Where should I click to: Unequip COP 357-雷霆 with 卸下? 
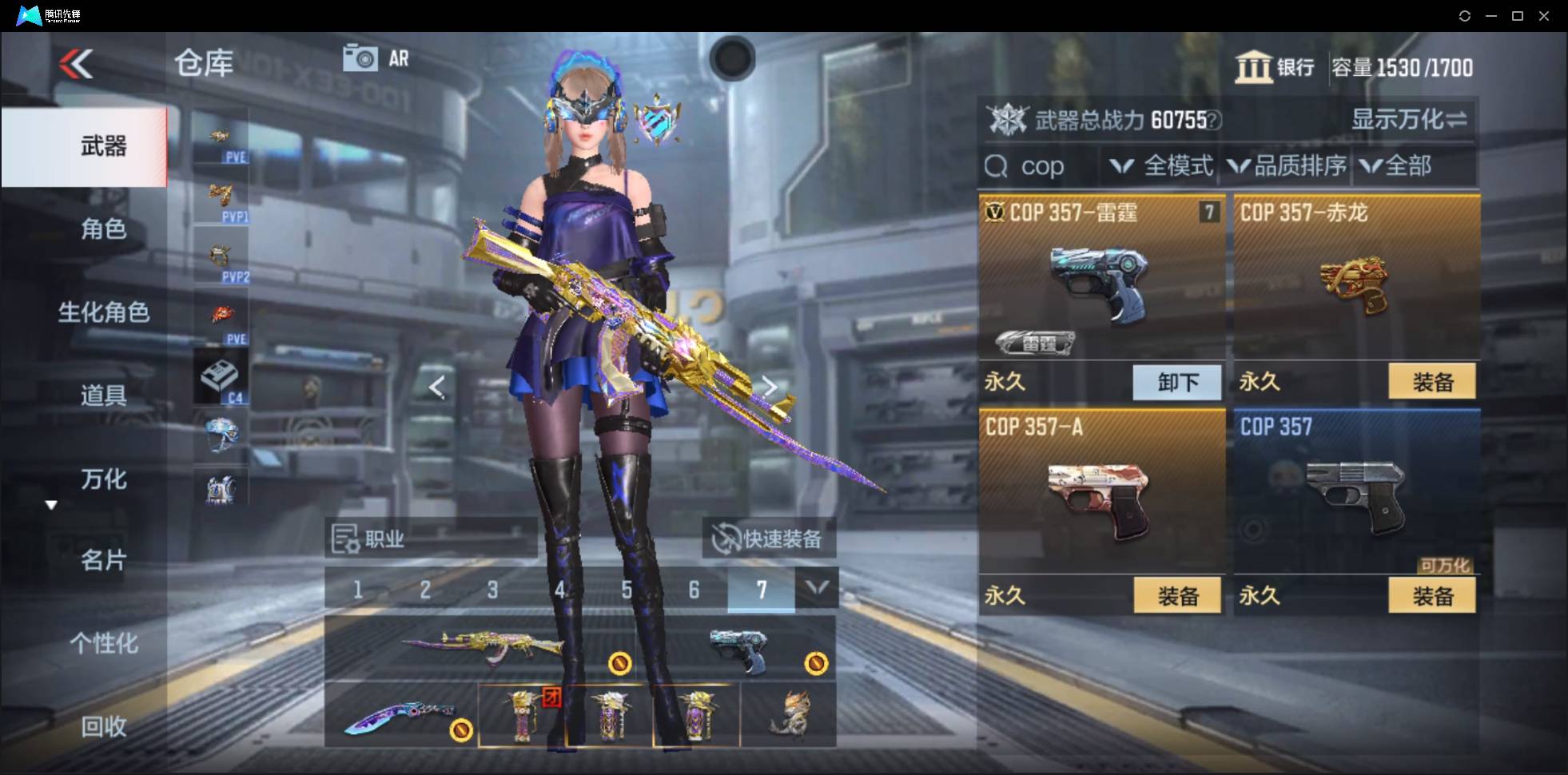pos(1177,382)
